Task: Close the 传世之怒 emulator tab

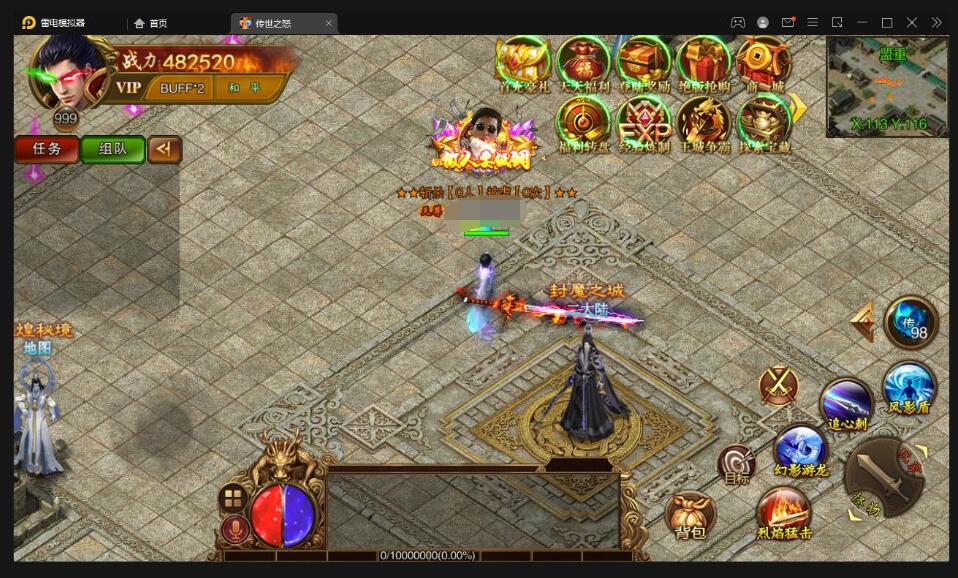Action: click(329, 23)
